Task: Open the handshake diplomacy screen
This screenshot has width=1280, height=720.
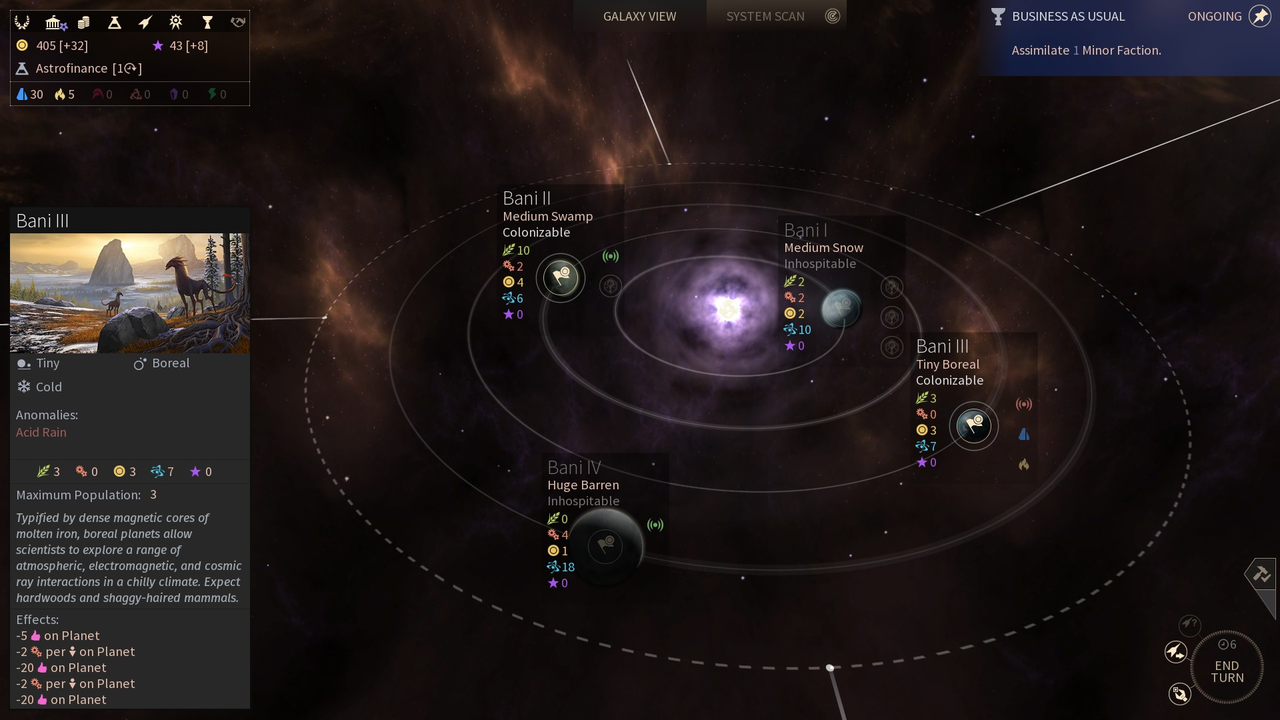Action: 238,22
